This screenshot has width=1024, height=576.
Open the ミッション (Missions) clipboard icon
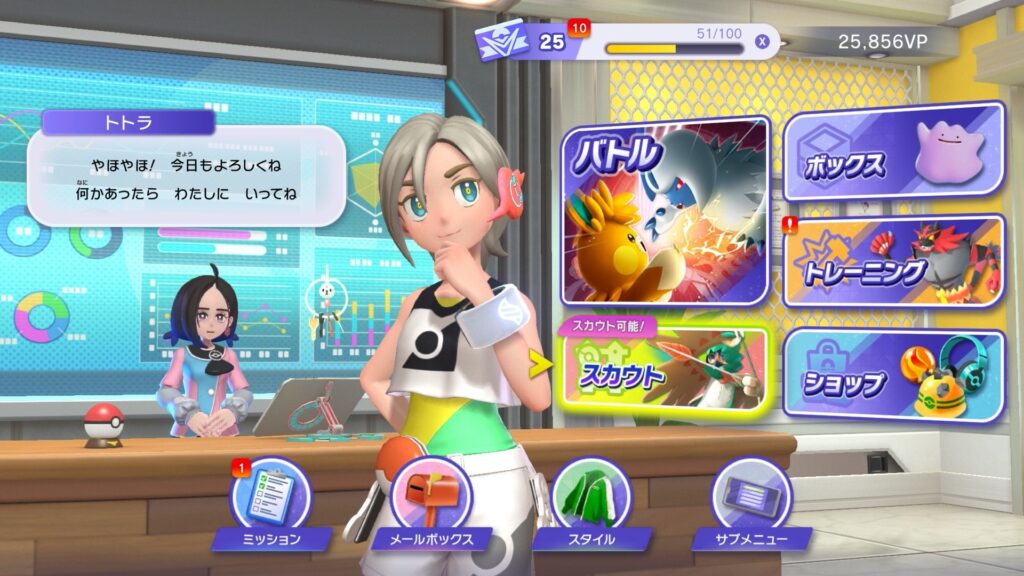point(270,497)
